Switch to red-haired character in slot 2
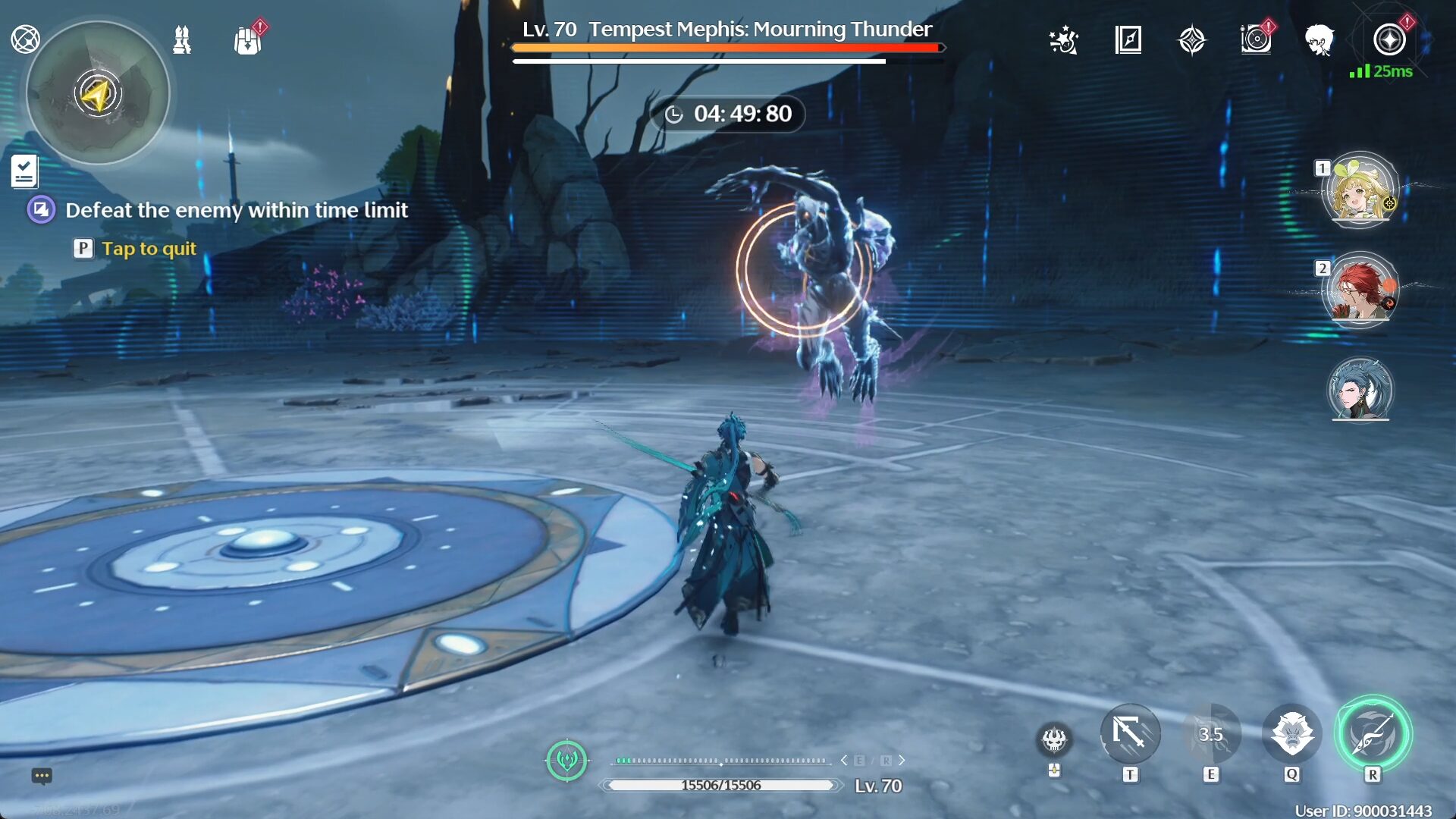The width and height of the screenshot is (1456, 819). 1361,290
